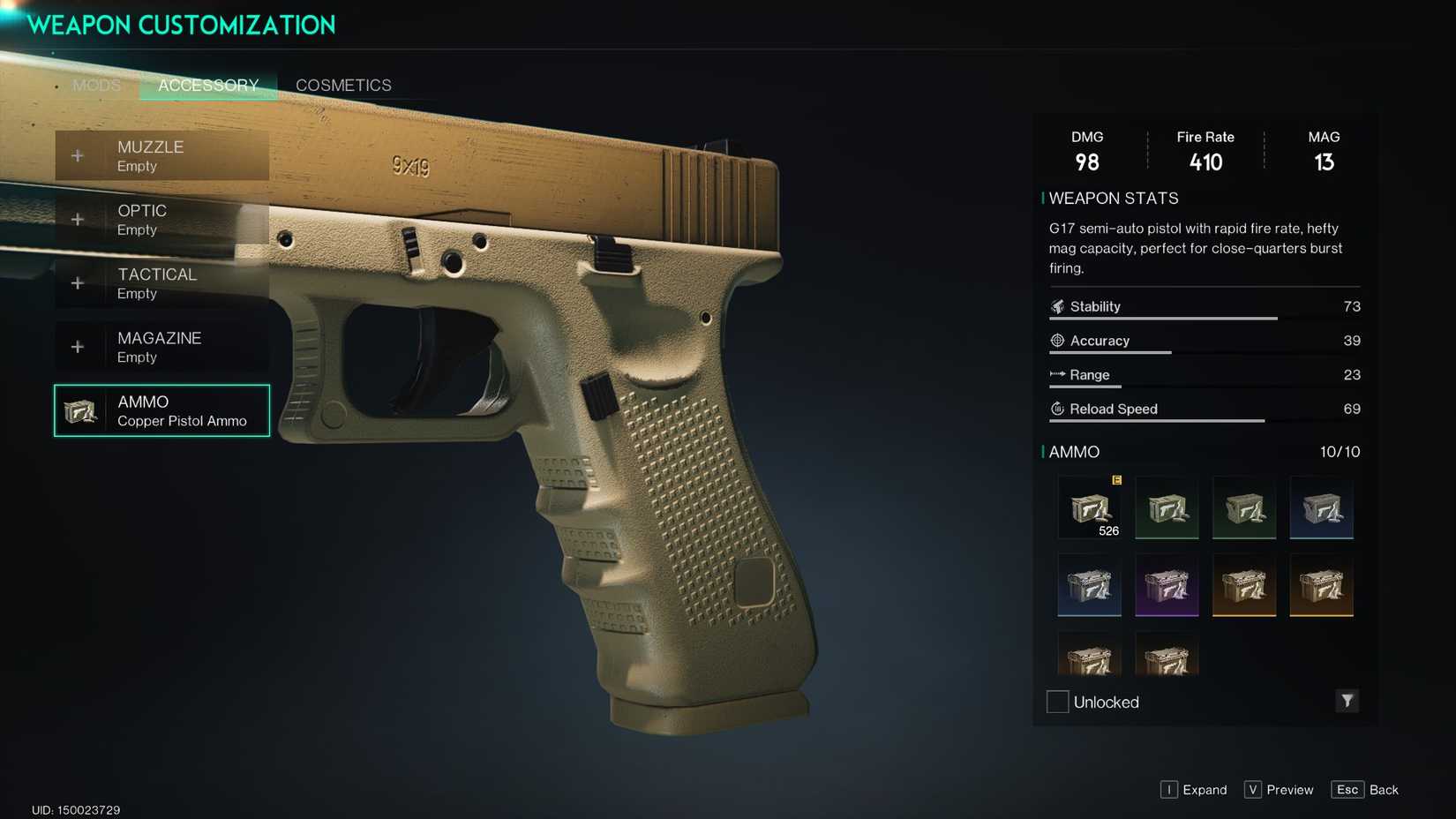This screenshot has width=1456, height=819.
Task: Select the green rarity ammo crate
Action: click(x=1167, y=507)
